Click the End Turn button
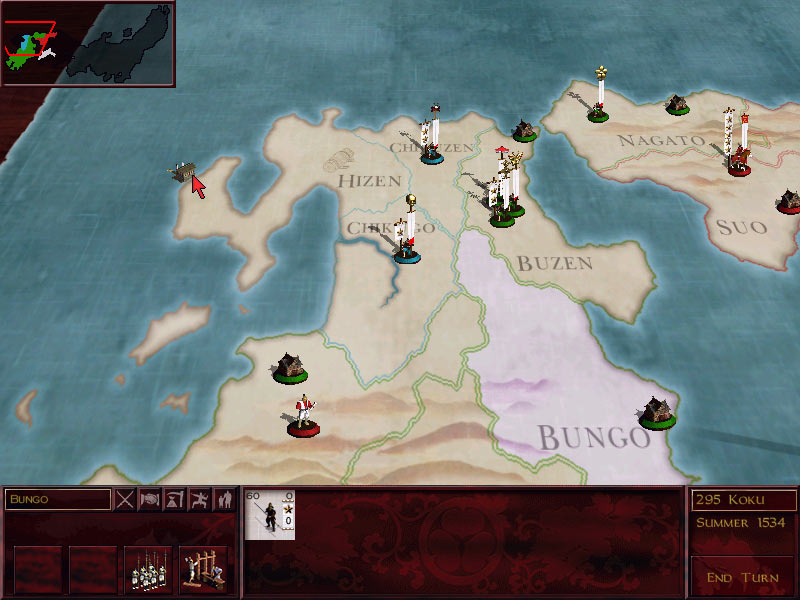This screenshot has height=600, width=800. (x=742, y=578)
